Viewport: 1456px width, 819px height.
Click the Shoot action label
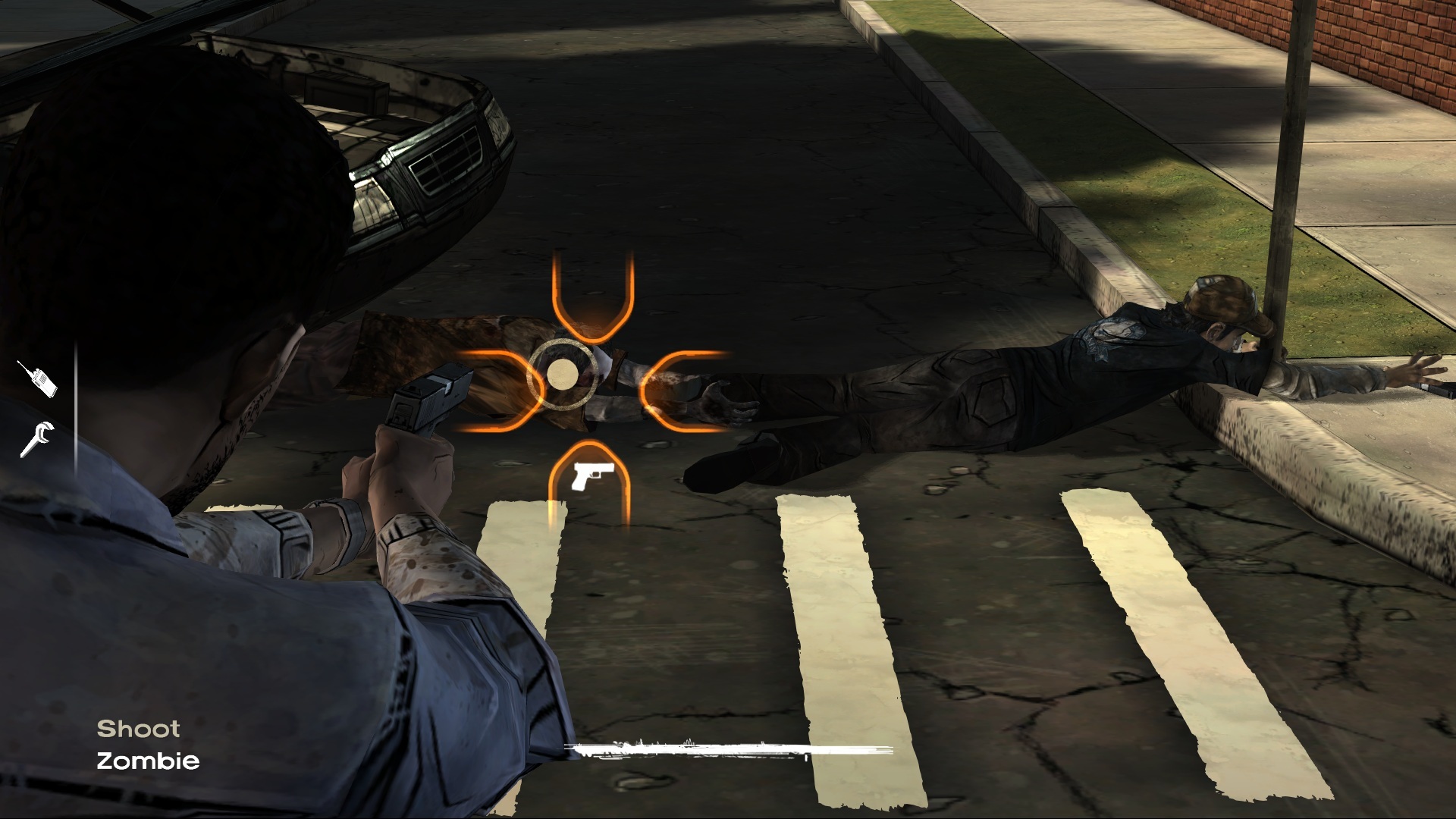click(x=138, y=730)
